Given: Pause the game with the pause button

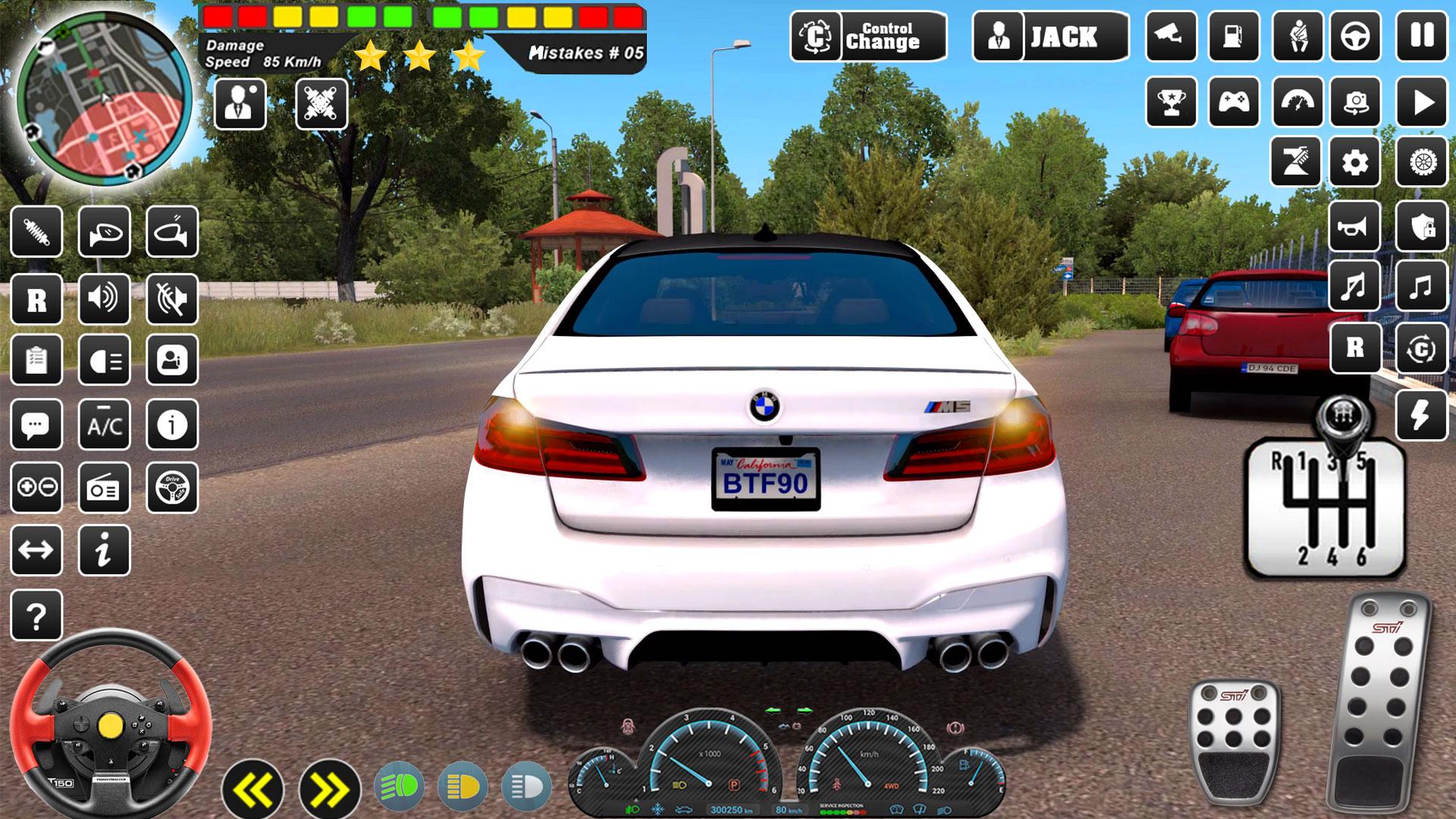Looking at the screenshot, I should pyautogui.click(x=1422, y=36).
